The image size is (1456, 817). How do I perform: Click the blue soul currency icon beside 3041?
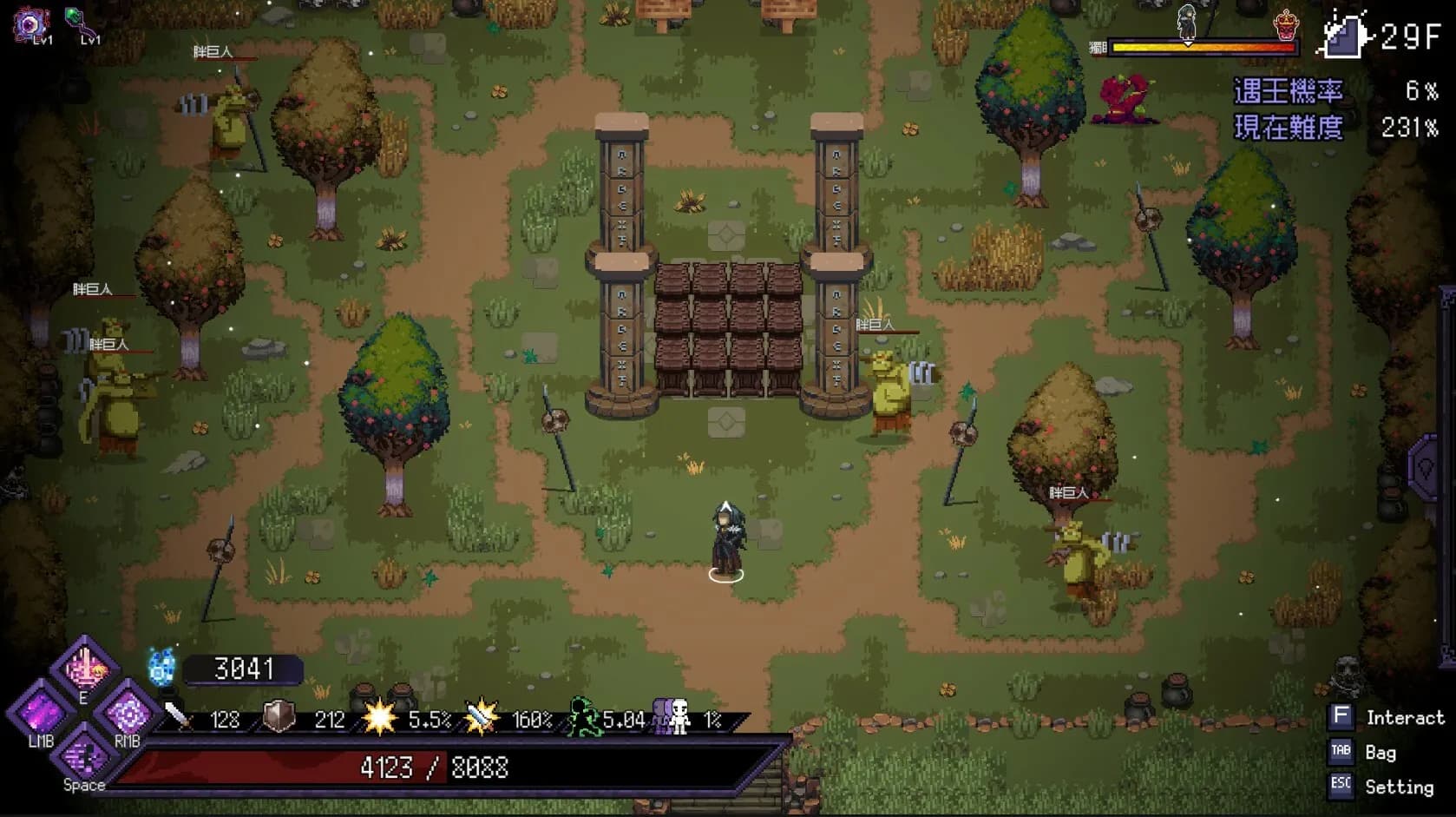tap(159, 668)
